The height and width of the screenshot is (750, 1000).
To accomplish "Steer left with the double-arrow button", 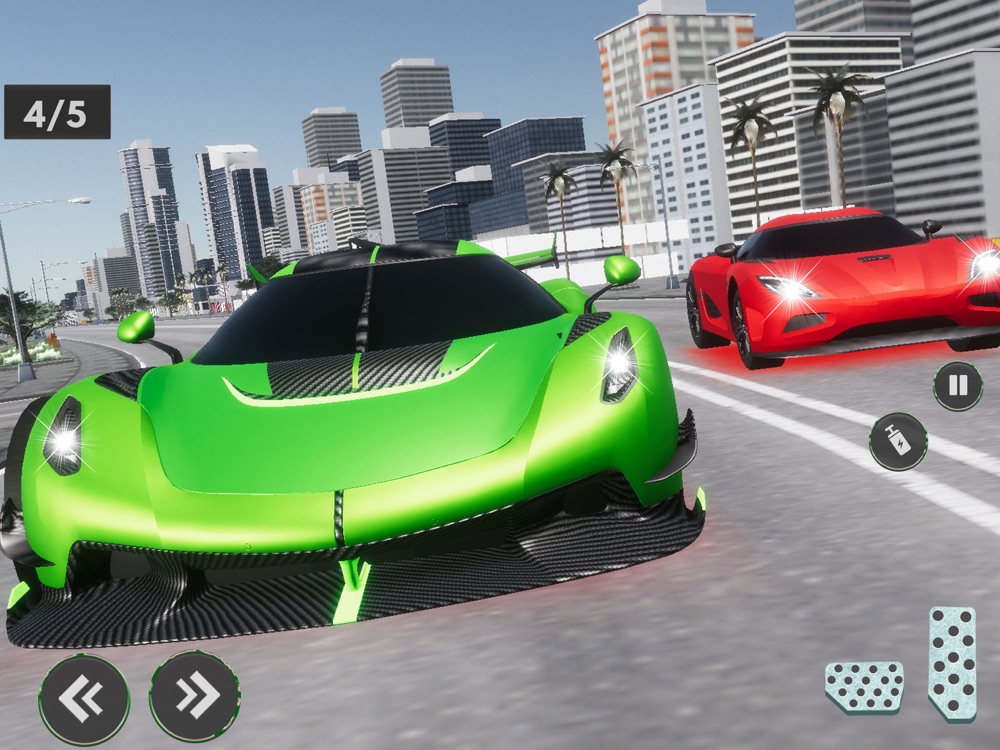I will (84, 697).
